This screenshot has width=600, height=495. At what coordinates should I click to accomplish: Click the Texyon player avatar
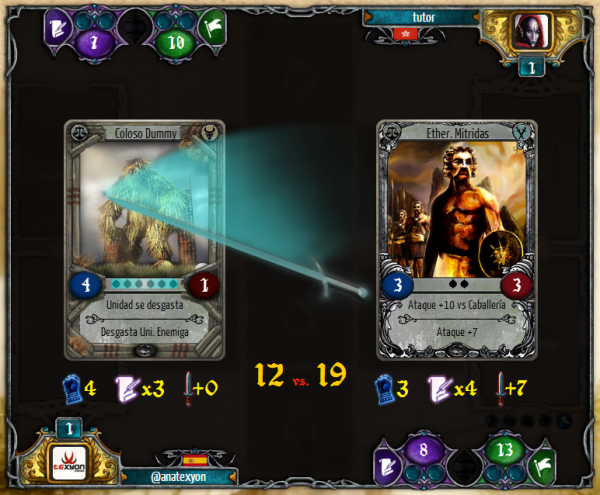[70, 465]
